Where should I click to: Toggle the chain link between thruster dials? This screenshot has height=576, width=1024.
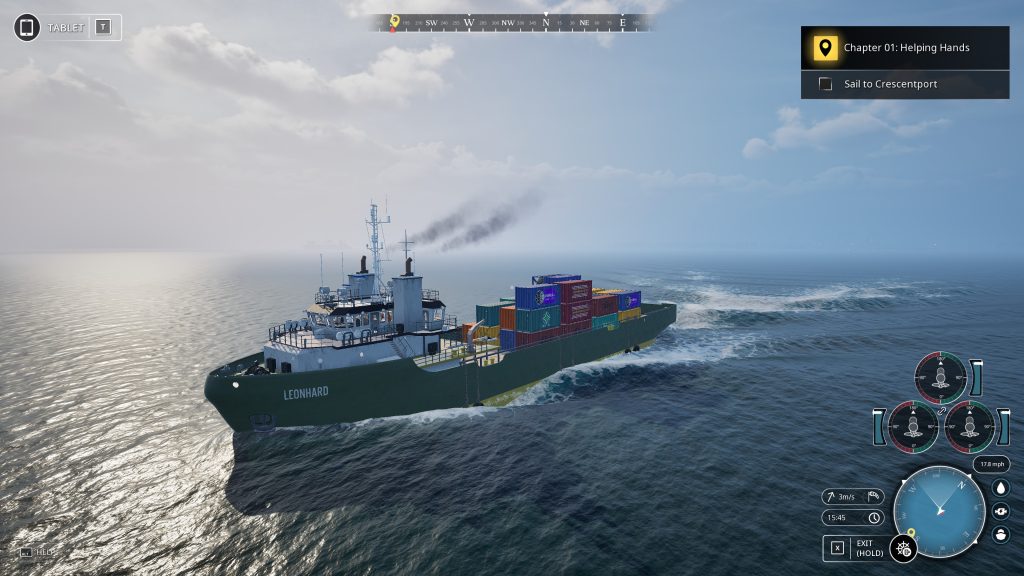[x=941, y=410]
